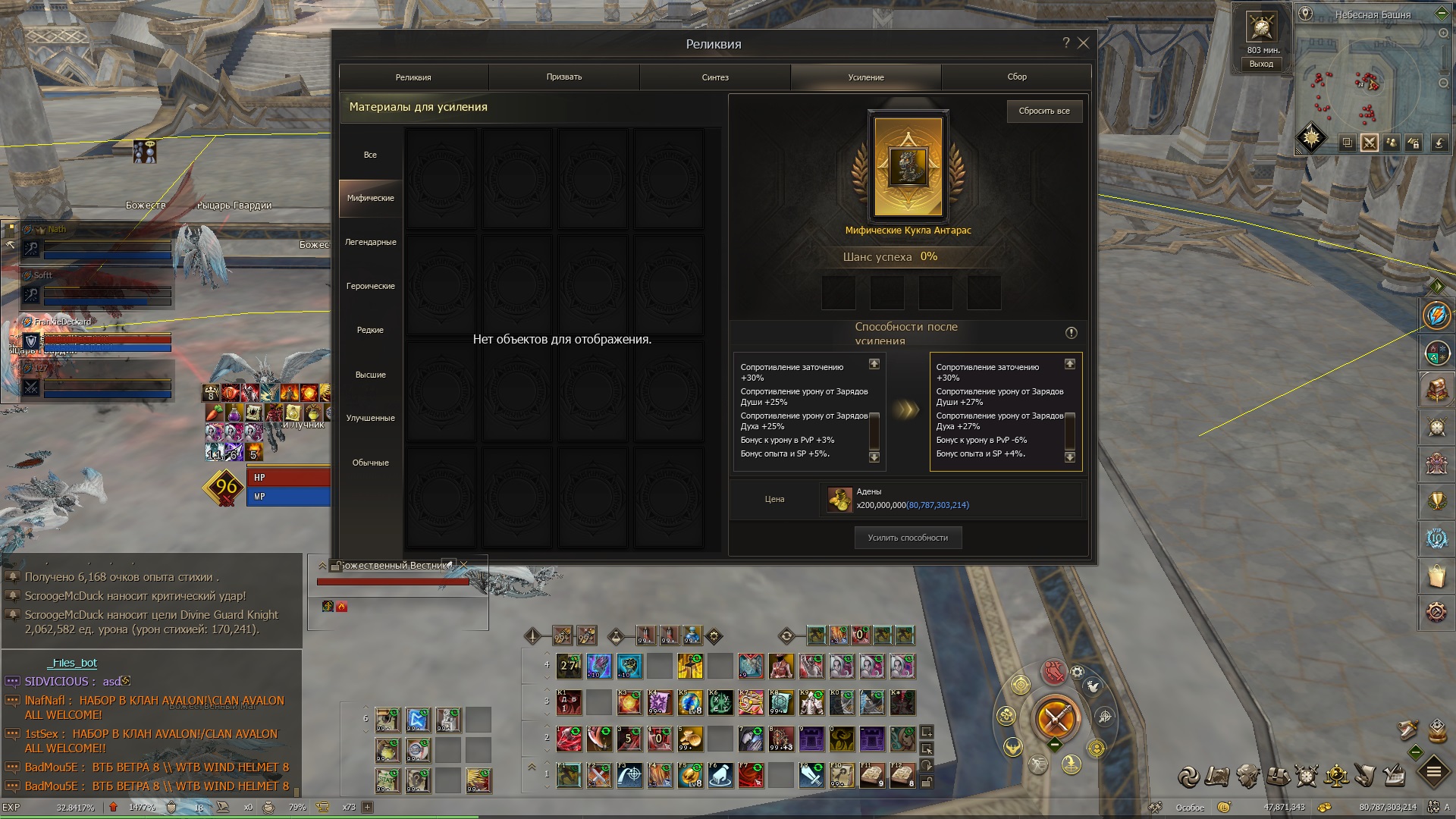
Task: Choose the Редкие material filter
Action: coord(371,331)
